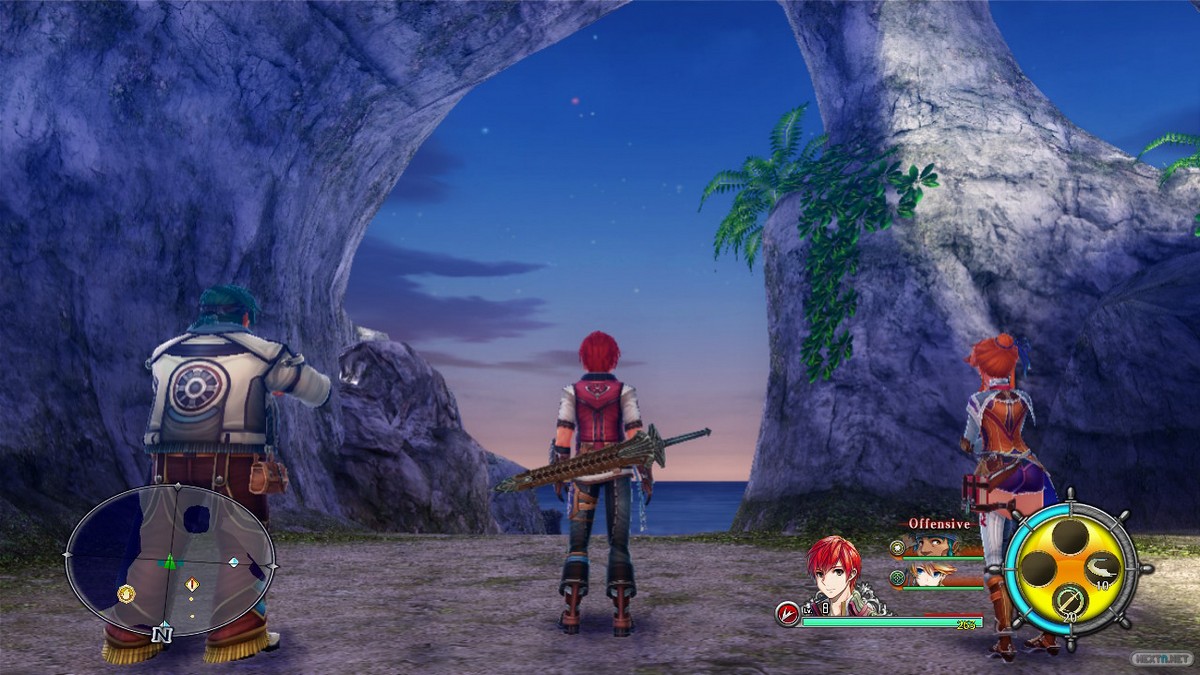Choose the blonde party member portrait
The width and height of the screenshot is (1200, 675).
935,575
